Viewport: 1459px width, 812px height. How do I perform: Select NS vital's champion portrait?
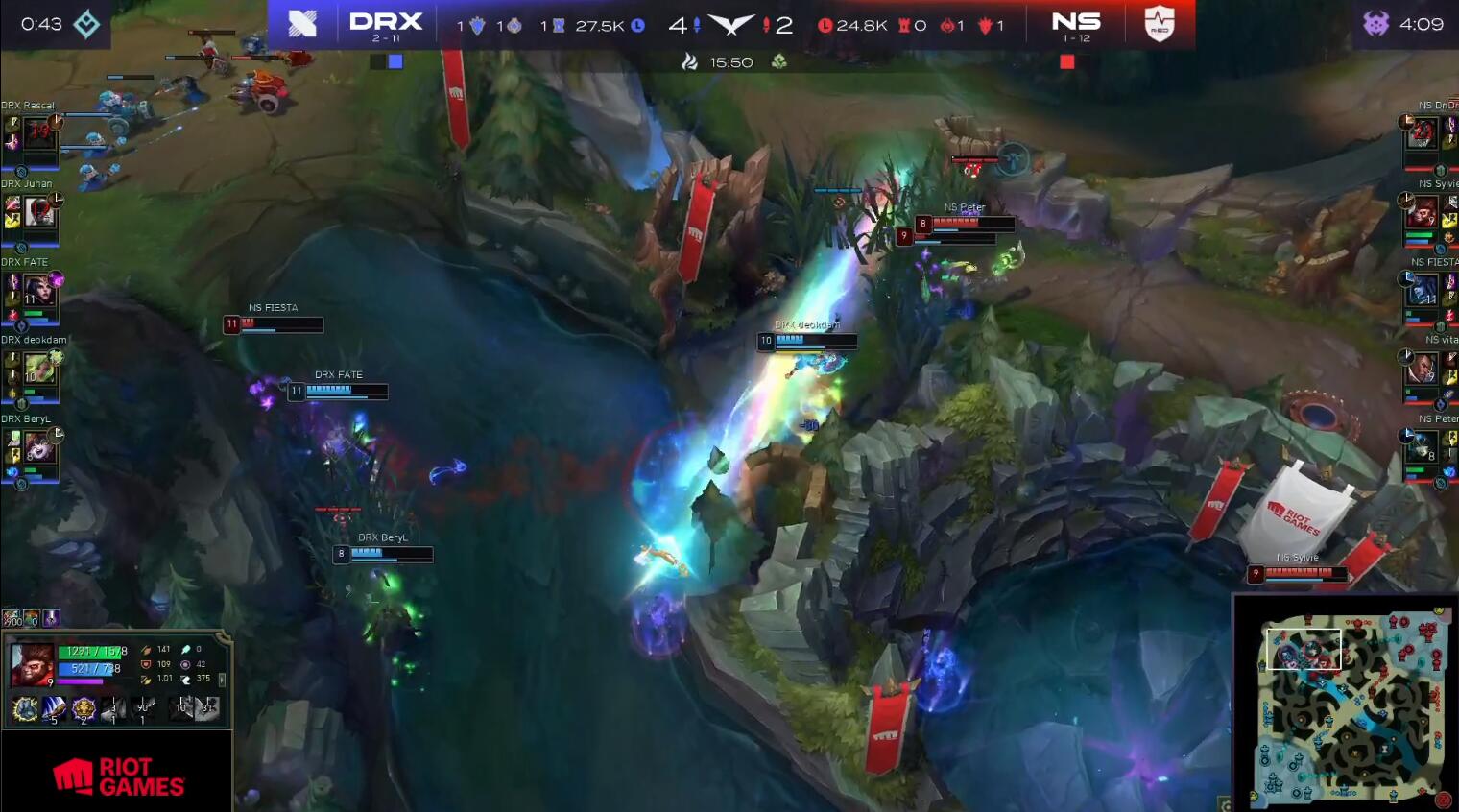coord(1422,368)
